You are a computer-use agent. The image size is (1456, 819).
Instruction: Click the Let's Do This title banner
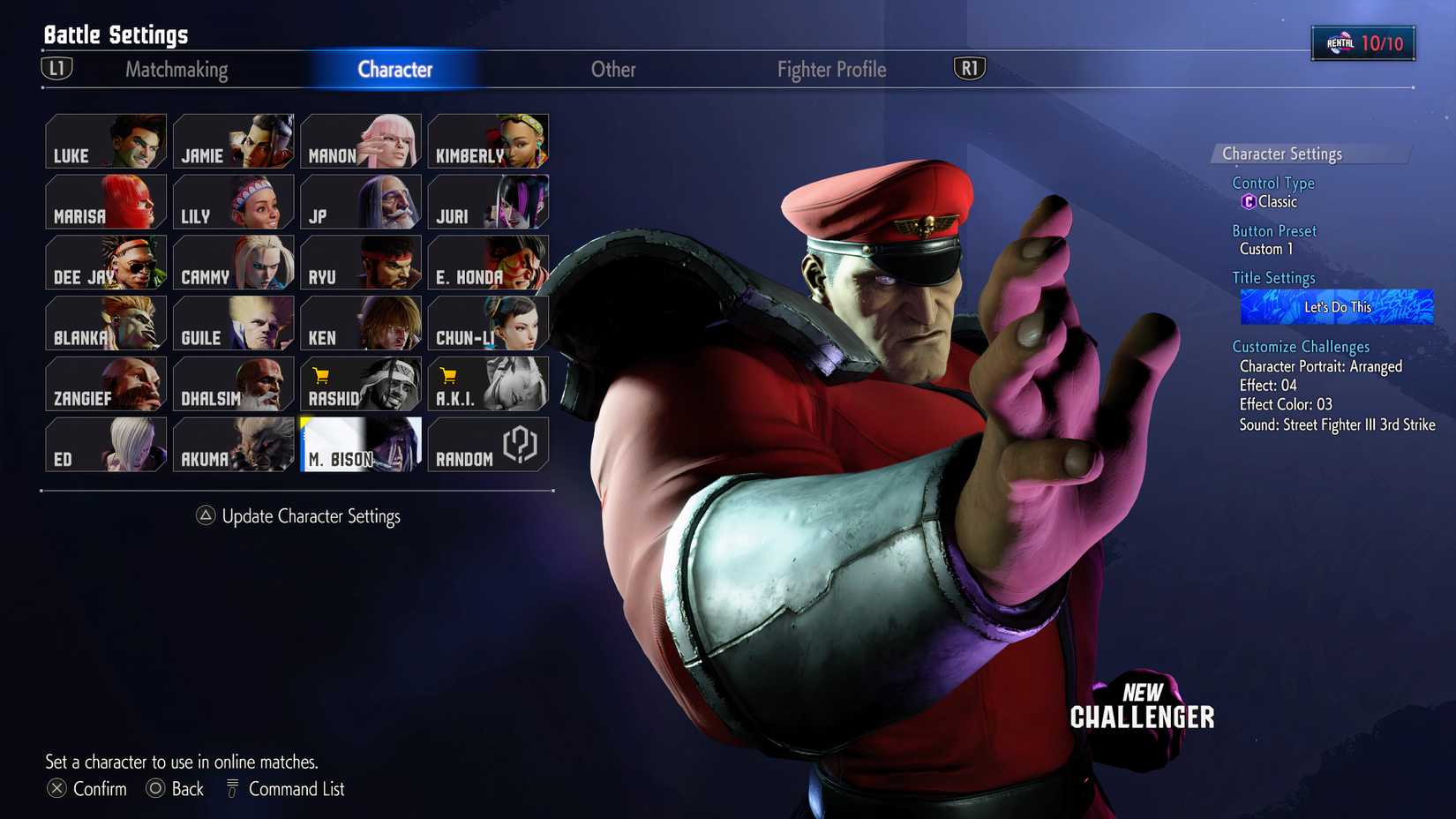pos(1335,306)
